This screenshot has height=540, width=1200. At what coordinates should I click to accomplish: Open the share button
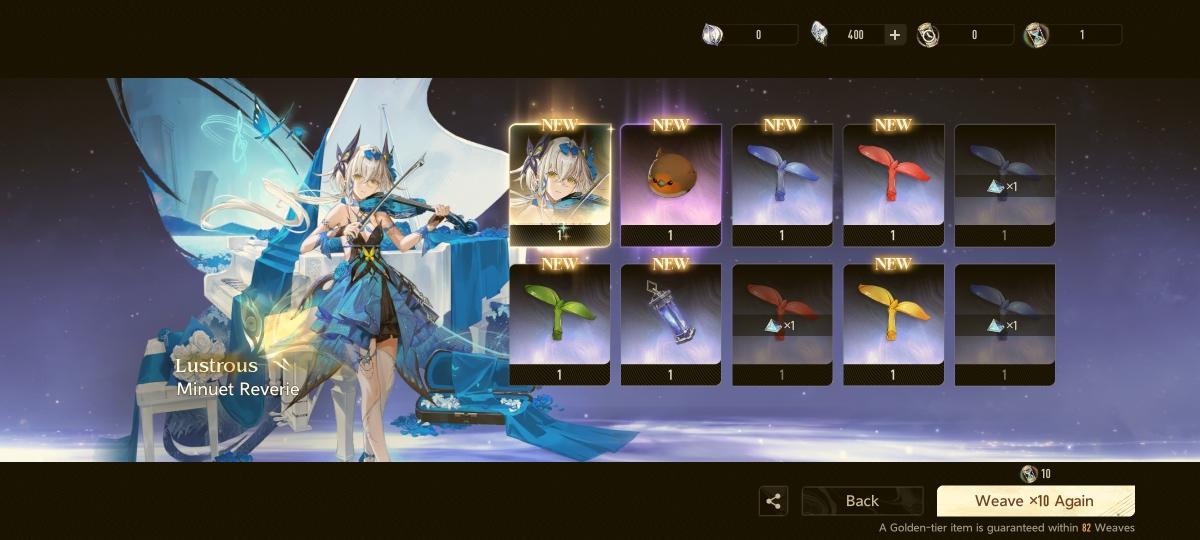click(773, 501)
